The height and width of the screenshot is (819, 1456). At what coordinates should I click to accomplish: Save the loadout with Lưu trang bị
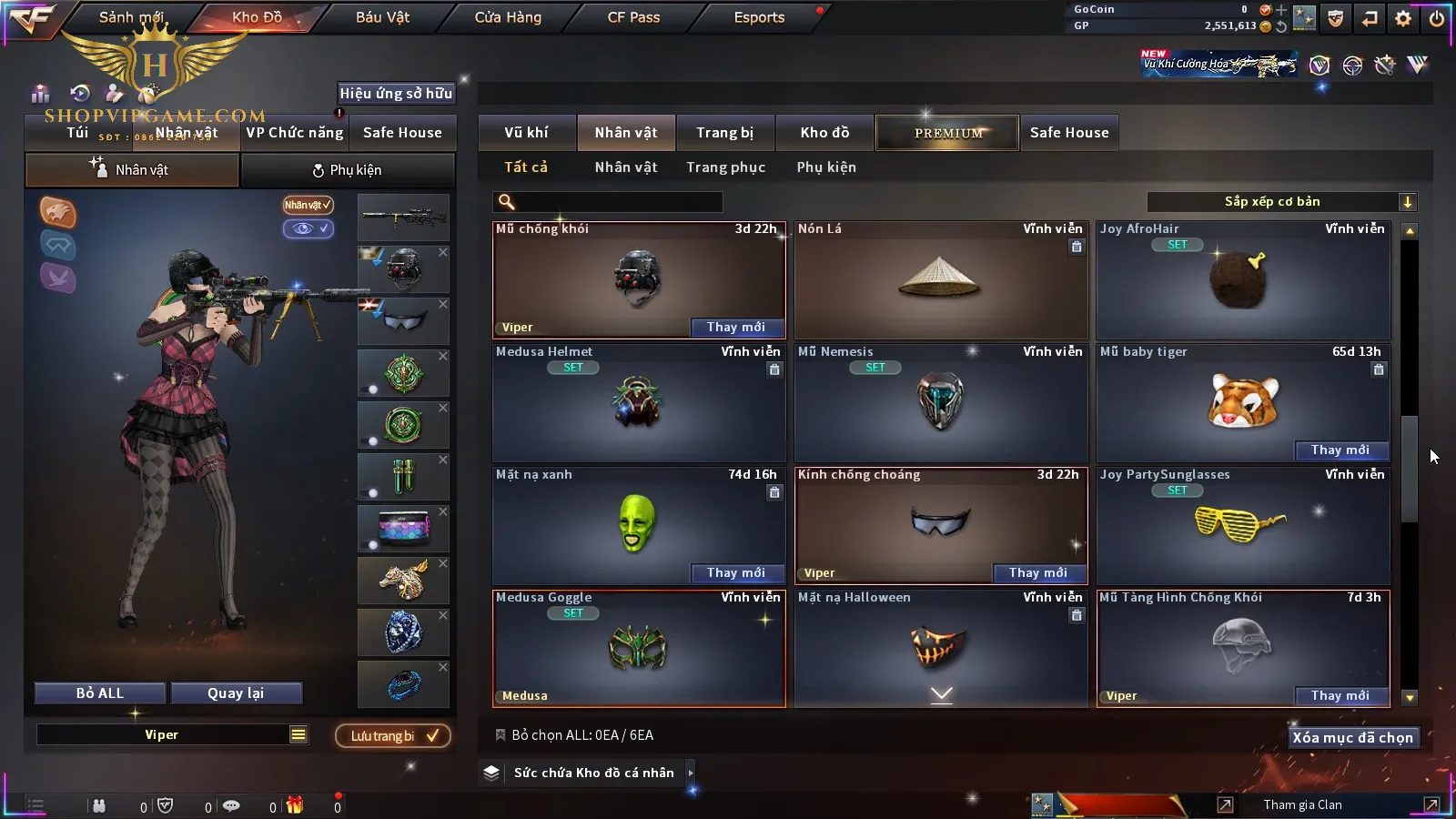tap(394, 736)
